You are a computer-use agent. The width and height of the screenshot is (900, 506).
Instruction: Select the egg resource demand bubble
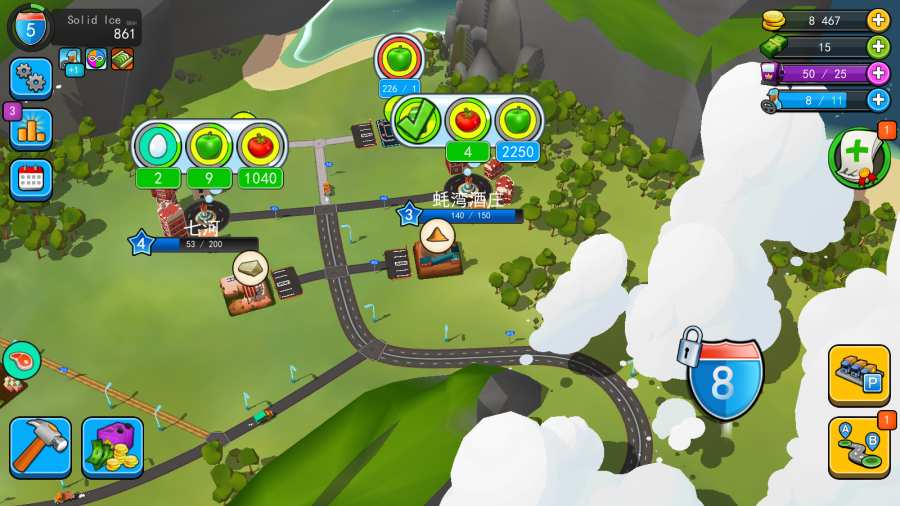point(159,146)
